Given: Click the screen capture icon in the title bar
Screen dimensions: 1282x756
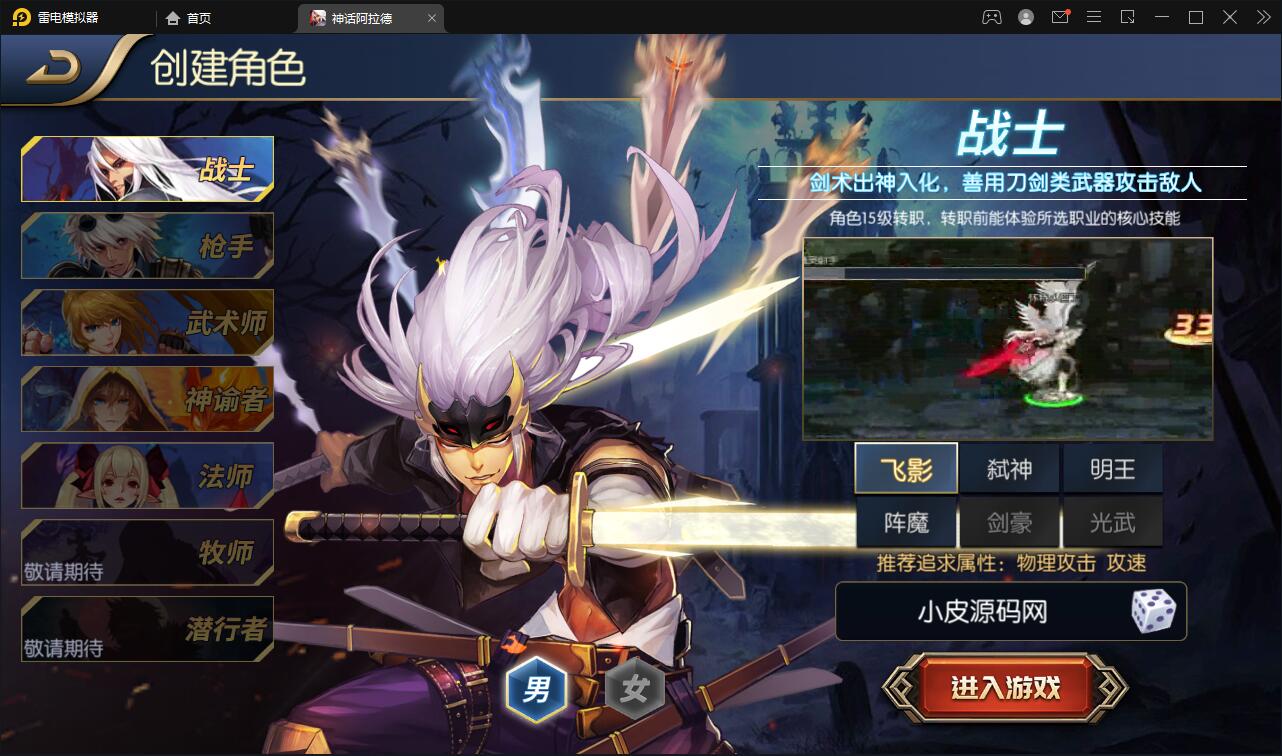Looking at the screenshot, I should [1128, 17].
